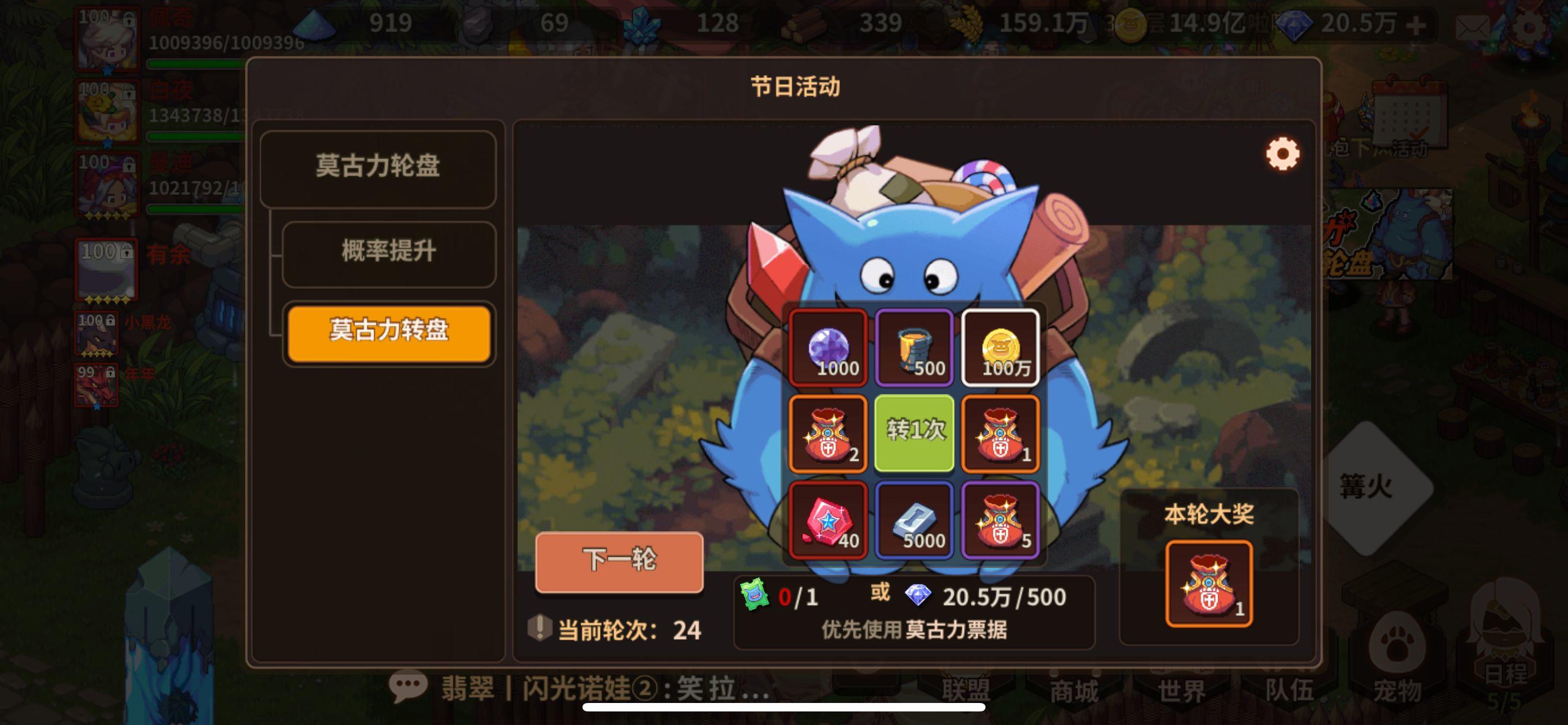
Task: Select the 5000 ingot prize tile
Action: 916,521
